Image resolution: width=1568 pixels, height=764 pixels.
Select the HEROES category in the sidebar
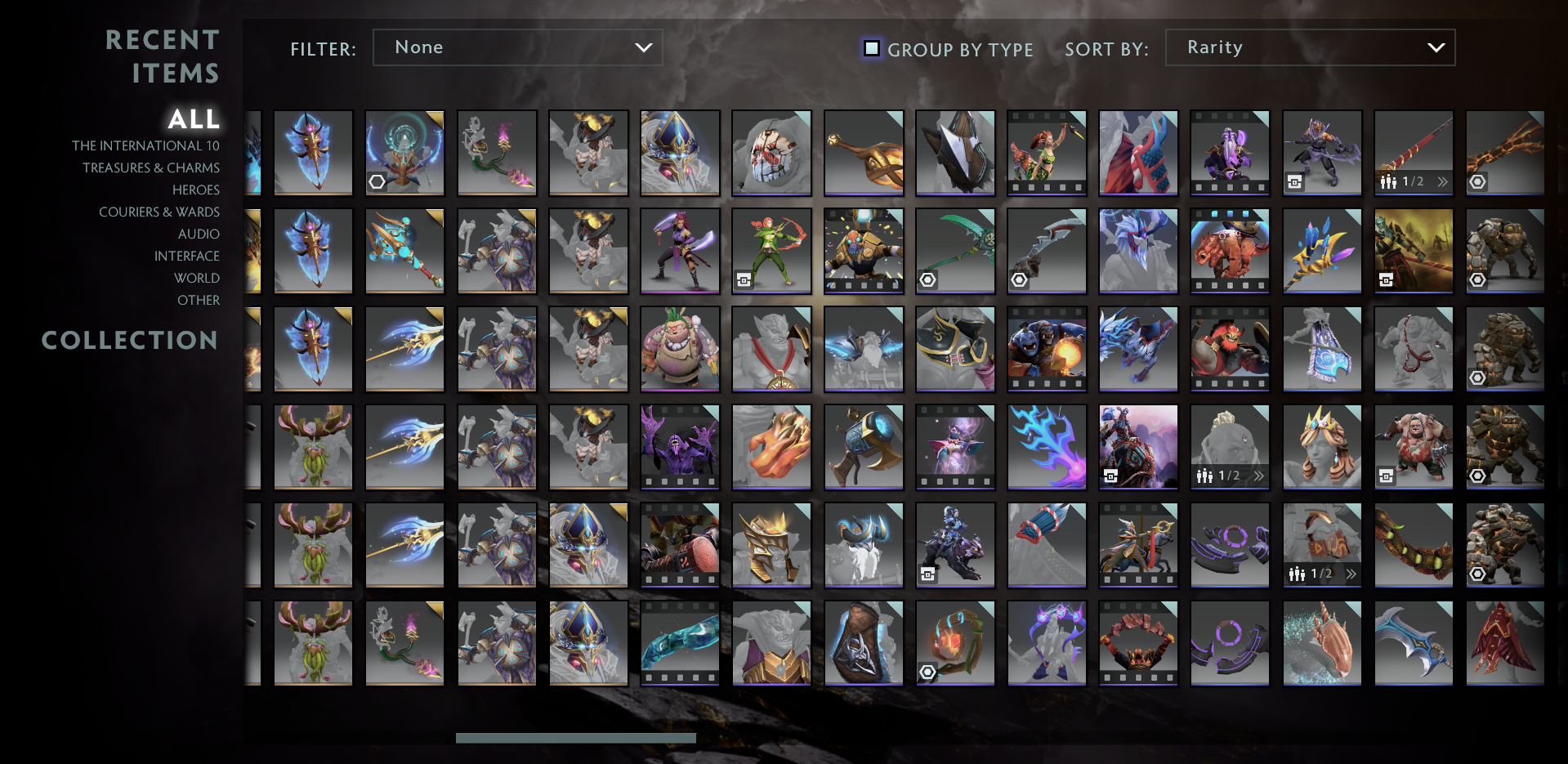pyautogui.click(x=195, y=190)
